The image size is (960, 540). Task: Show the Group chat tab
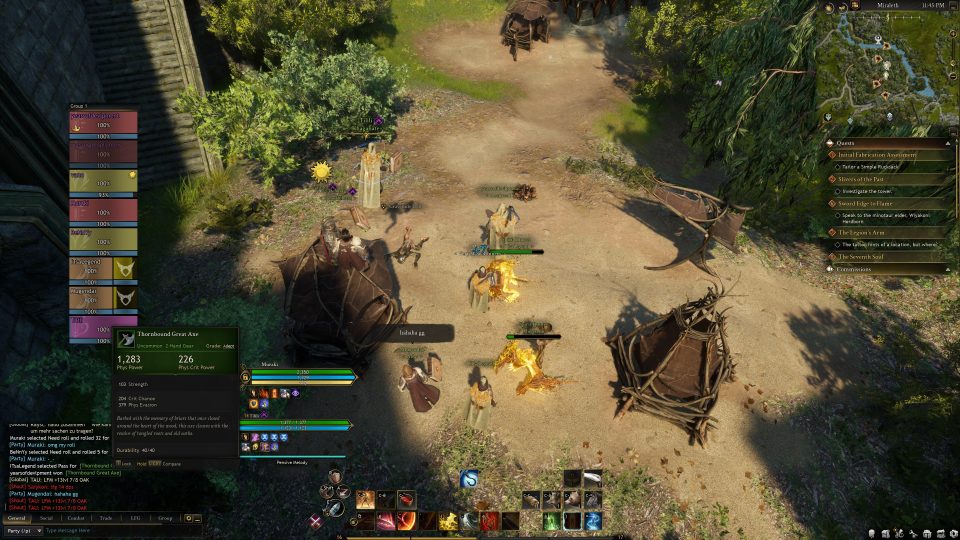click(165, 519)
